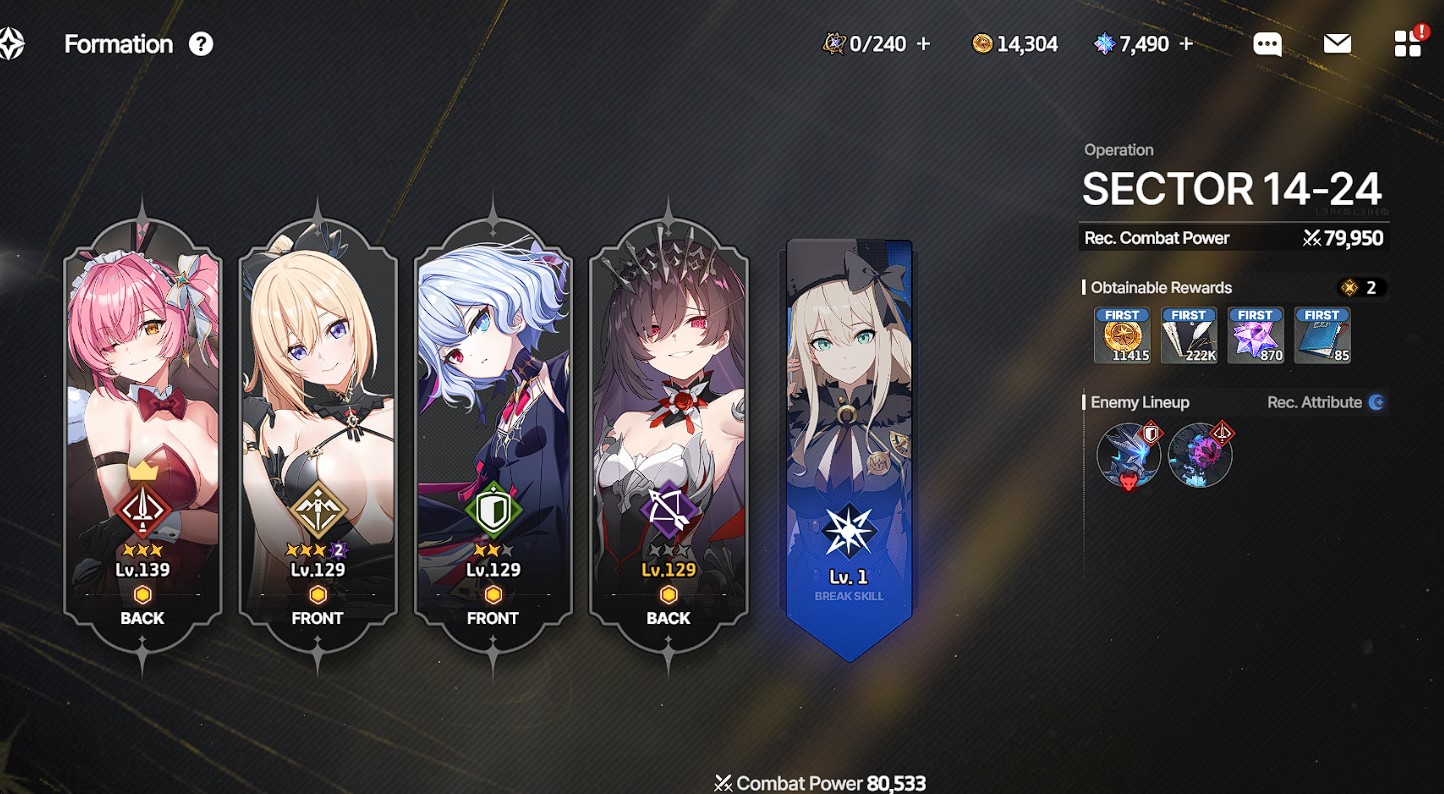The width and height of the screenshot is (1444, 794).
Task: Open the chat speech bubble
Action: [x=1267, y=44]
